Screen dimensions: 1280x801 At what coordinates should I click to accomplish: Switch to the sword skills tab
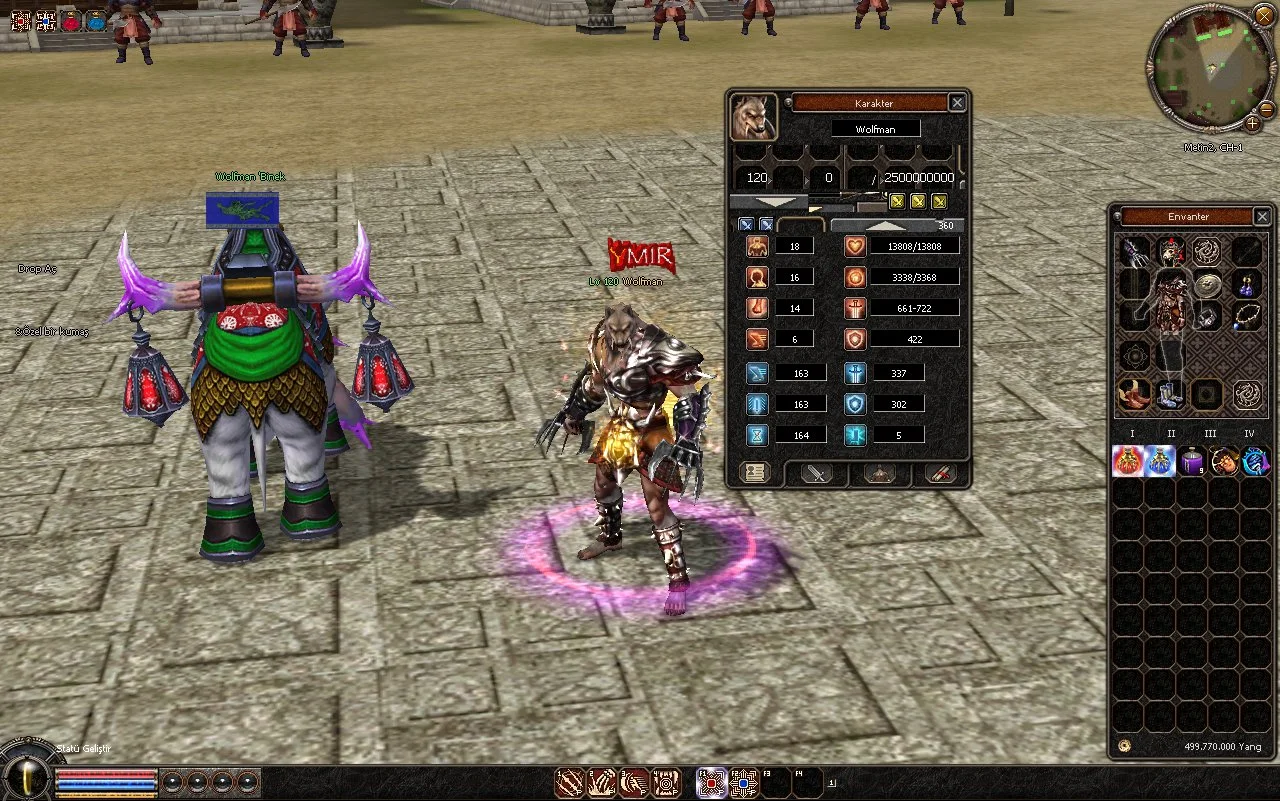point(818,473)
